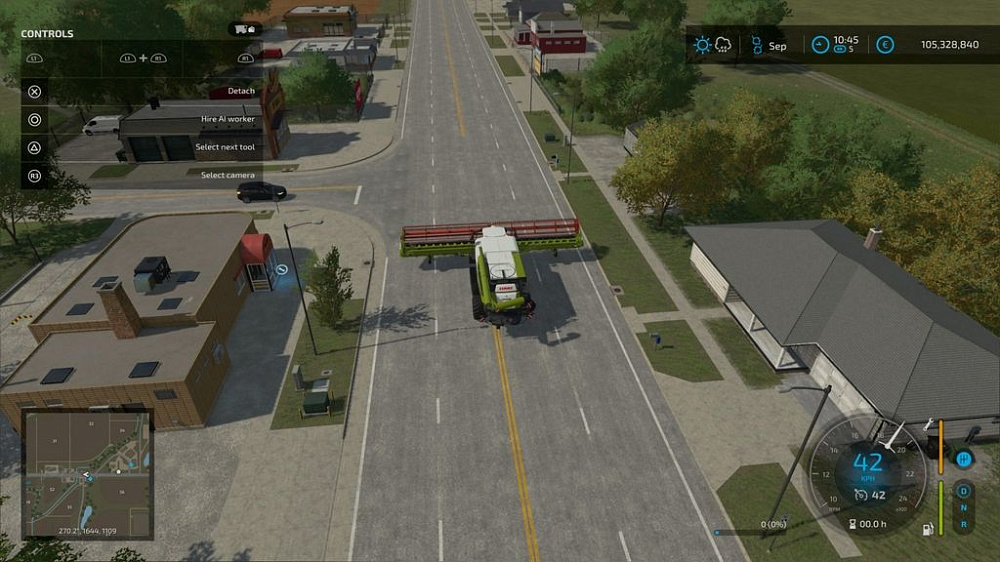Click the cruise control speed icon
The width and height of the screenshot is (1000, 562).
(861, 494)
